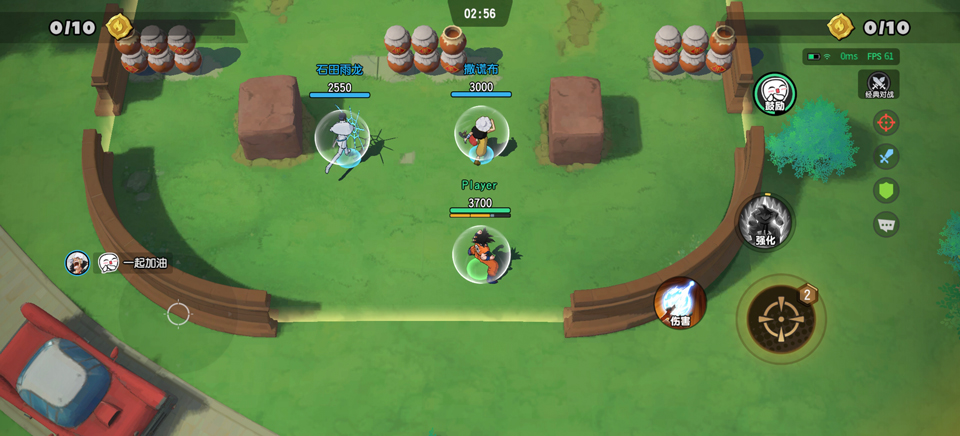Screen dimensions: 960x436
Task: Select the red target crosshair icon
Action: pos(885,123)
